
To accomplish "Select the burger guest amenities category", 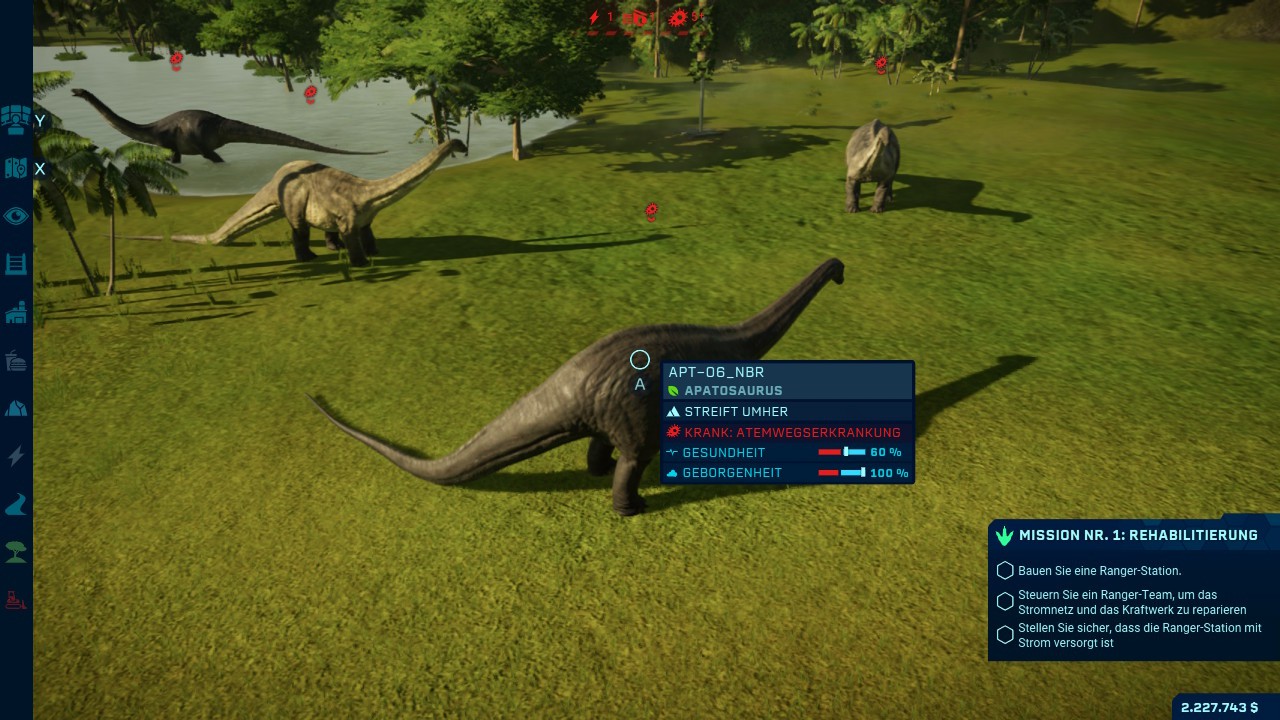I will click(16, 360).
